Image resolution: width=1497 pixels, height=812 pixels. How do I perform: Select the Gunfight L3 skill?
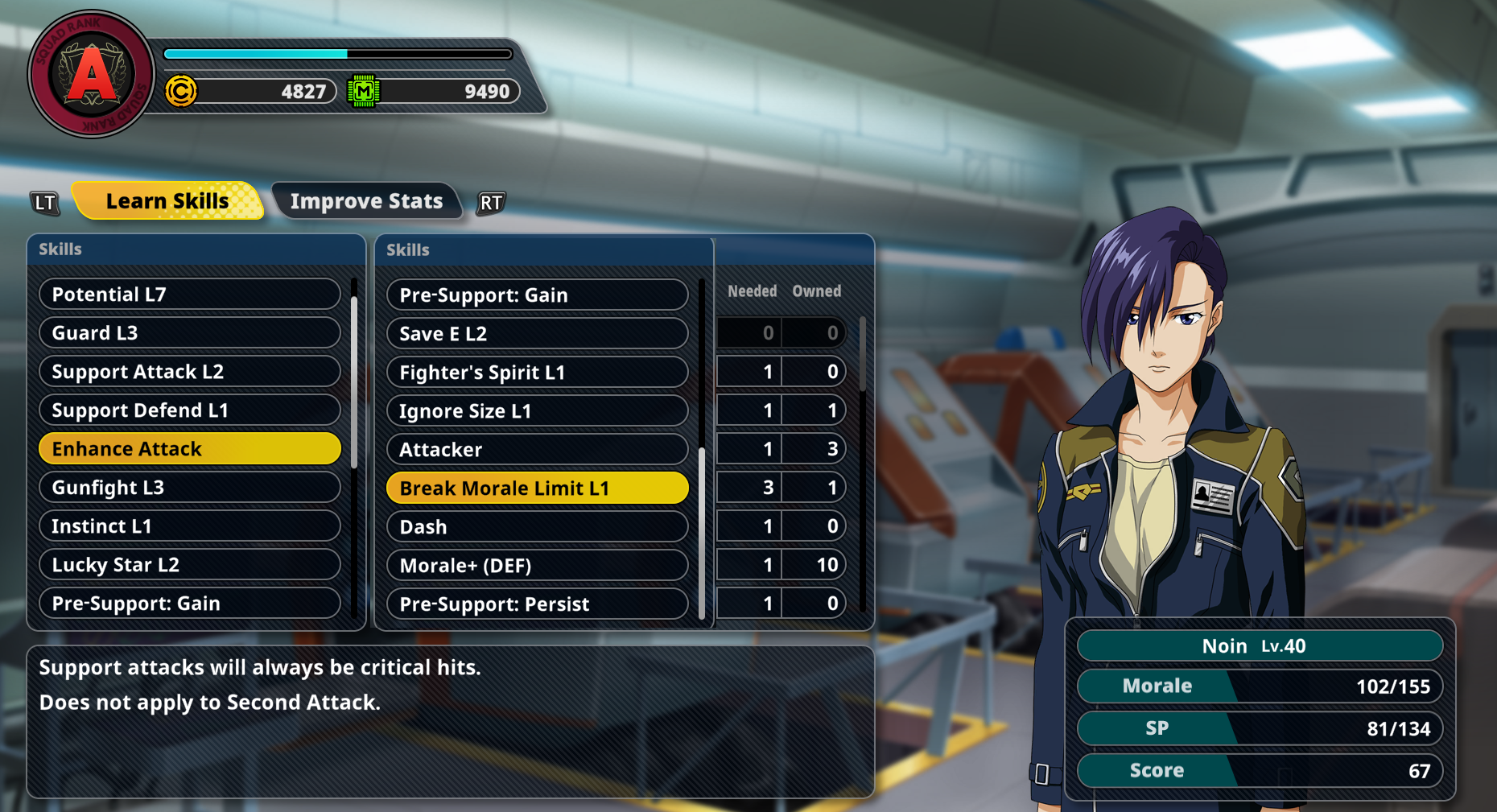tap(189, 488)
